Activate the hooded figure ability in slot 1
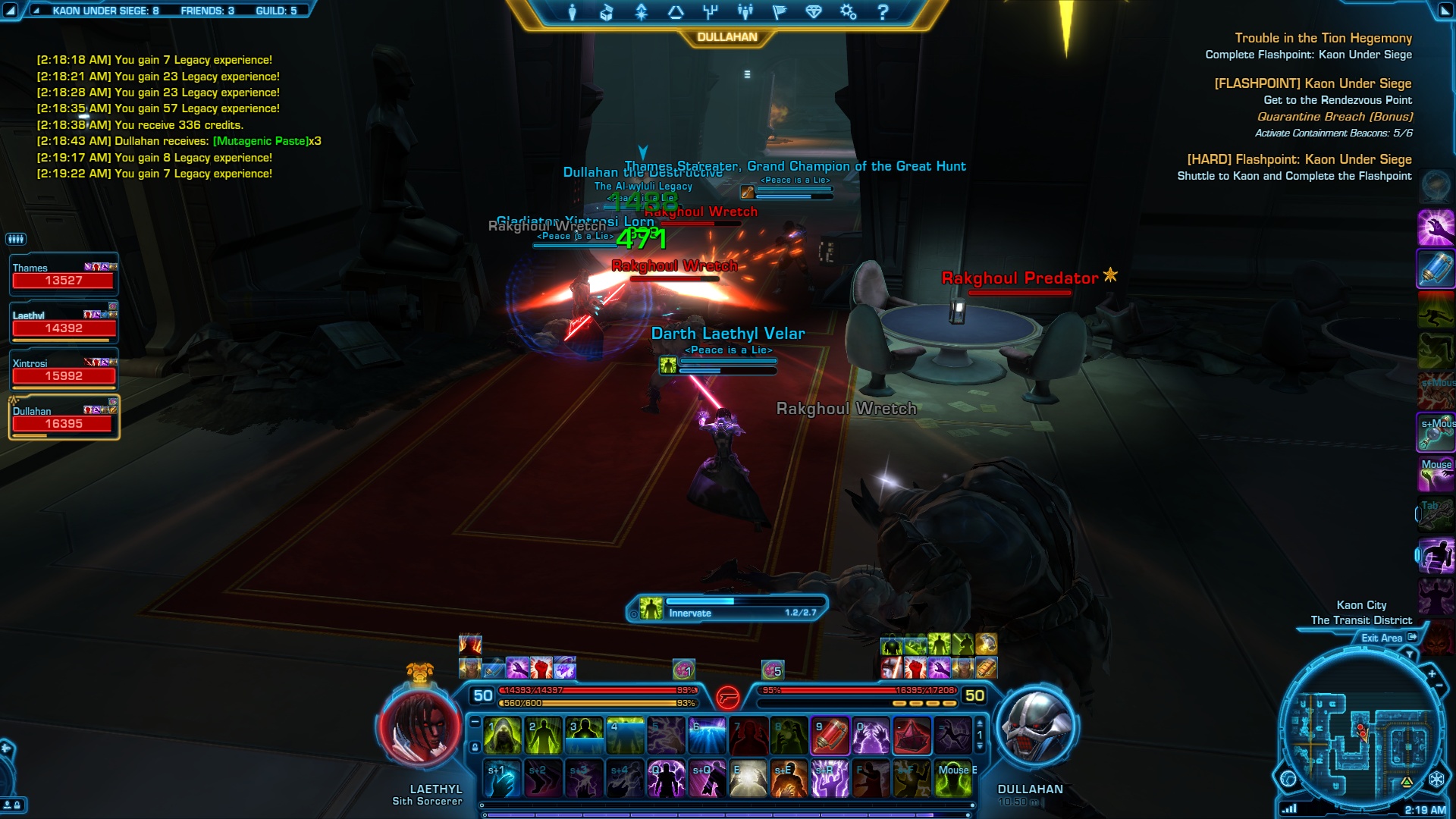 point(503,736)
